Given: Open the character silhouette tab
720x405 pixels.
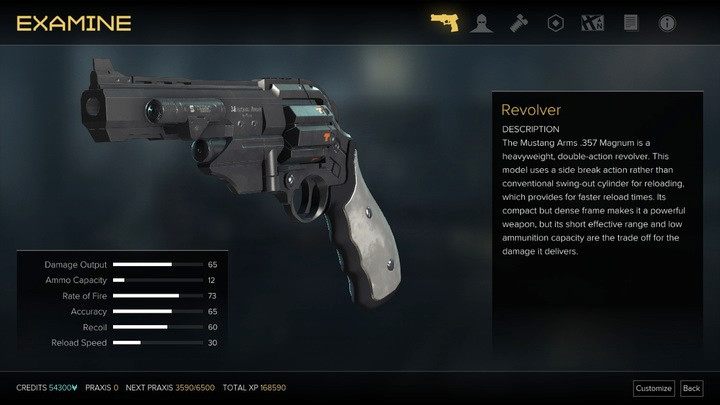Looking at the screenshot, I should pyautogui.click(x=482, y=22).
